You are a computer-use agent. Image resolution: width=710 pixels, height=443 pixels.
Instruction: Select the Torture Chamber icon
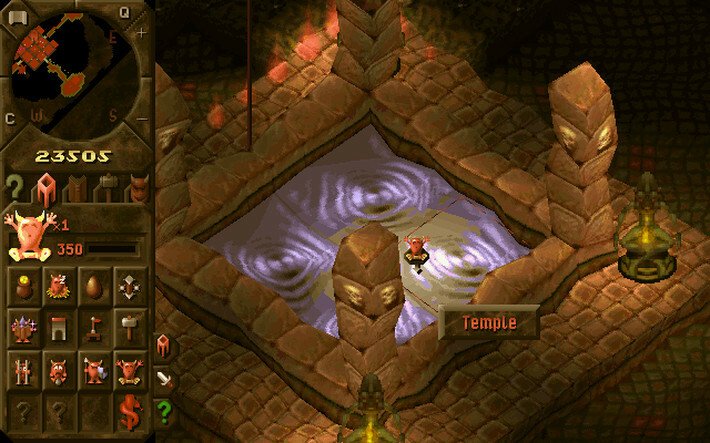click(58, 370)
